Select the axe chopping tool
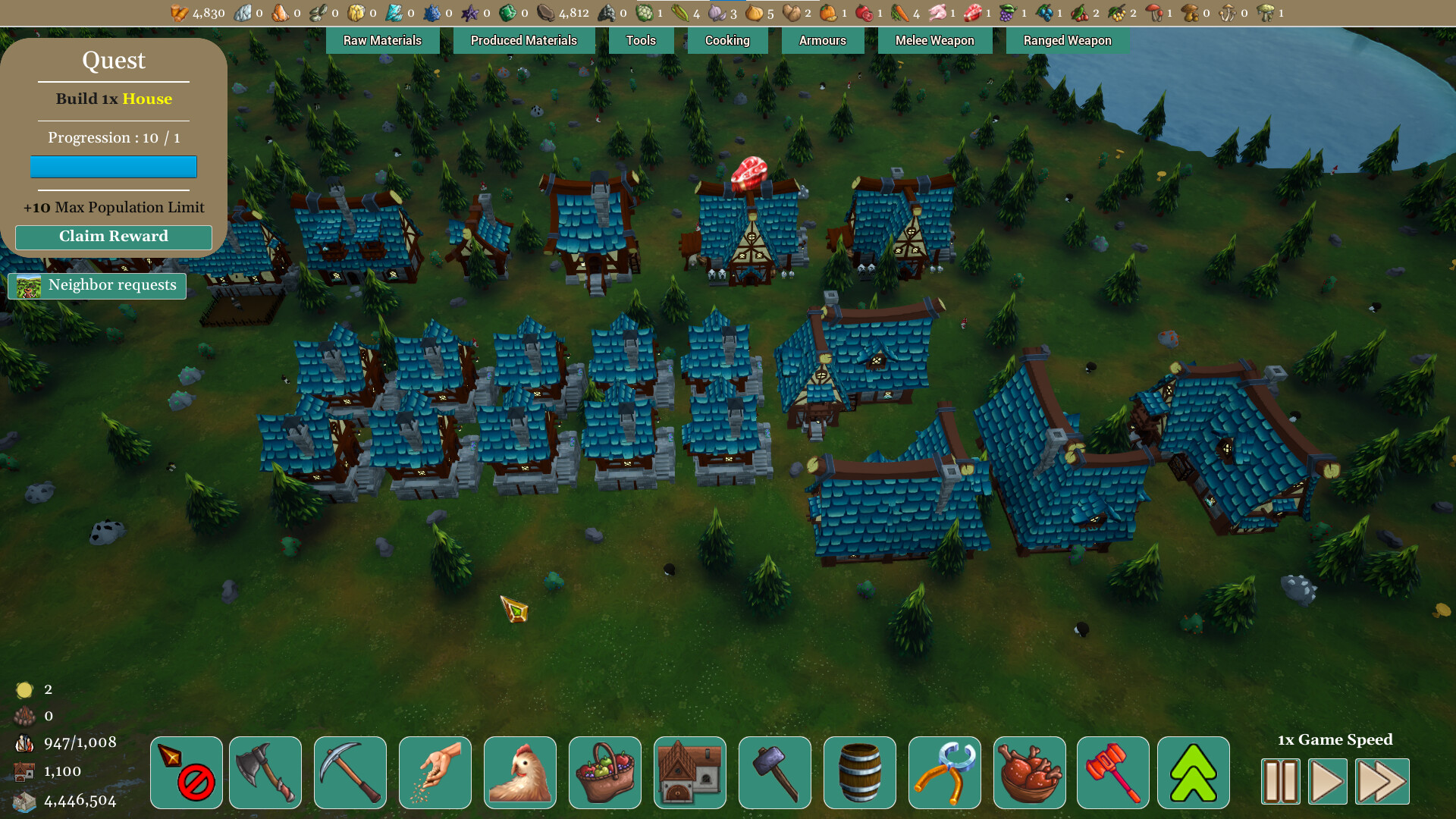 coord(265,773)
